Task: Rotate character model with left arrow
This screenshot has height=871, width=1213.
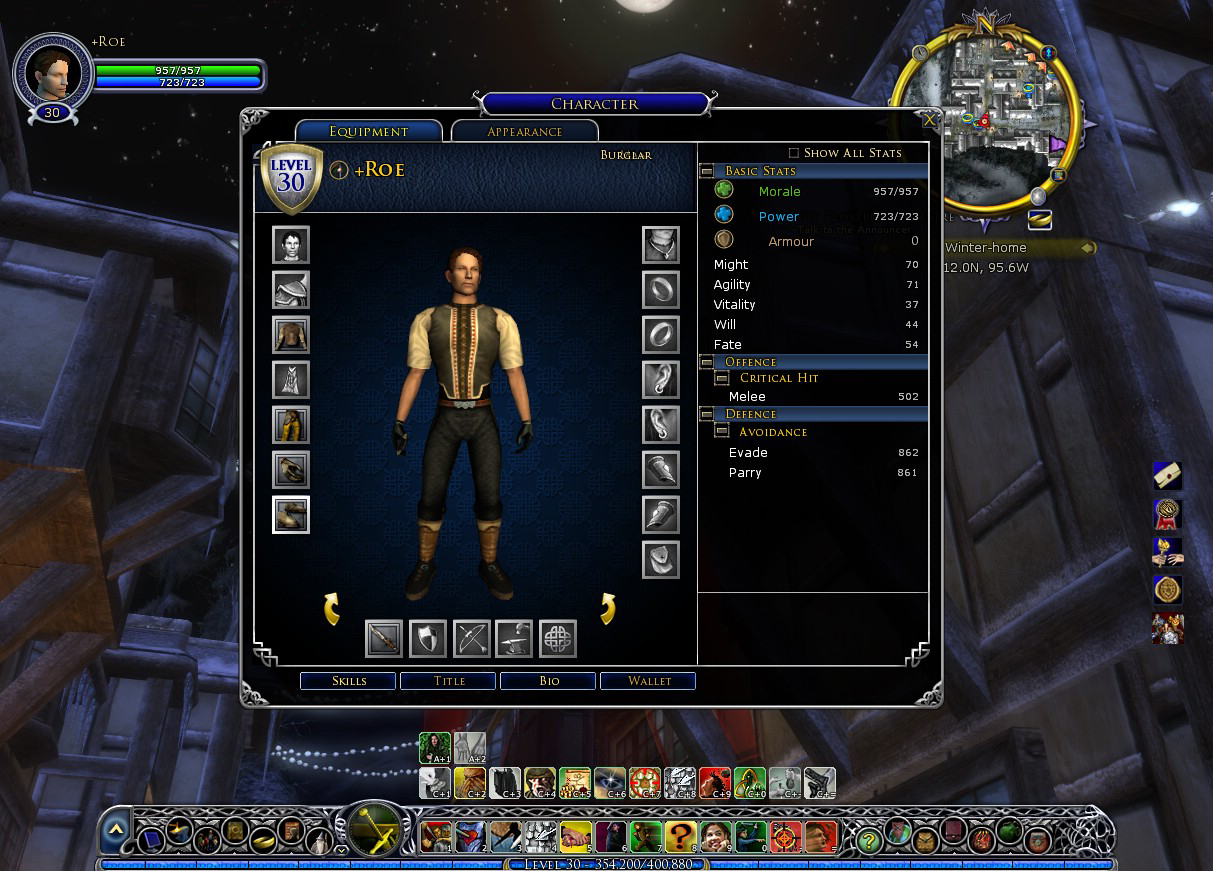Action: pos(332,608)
